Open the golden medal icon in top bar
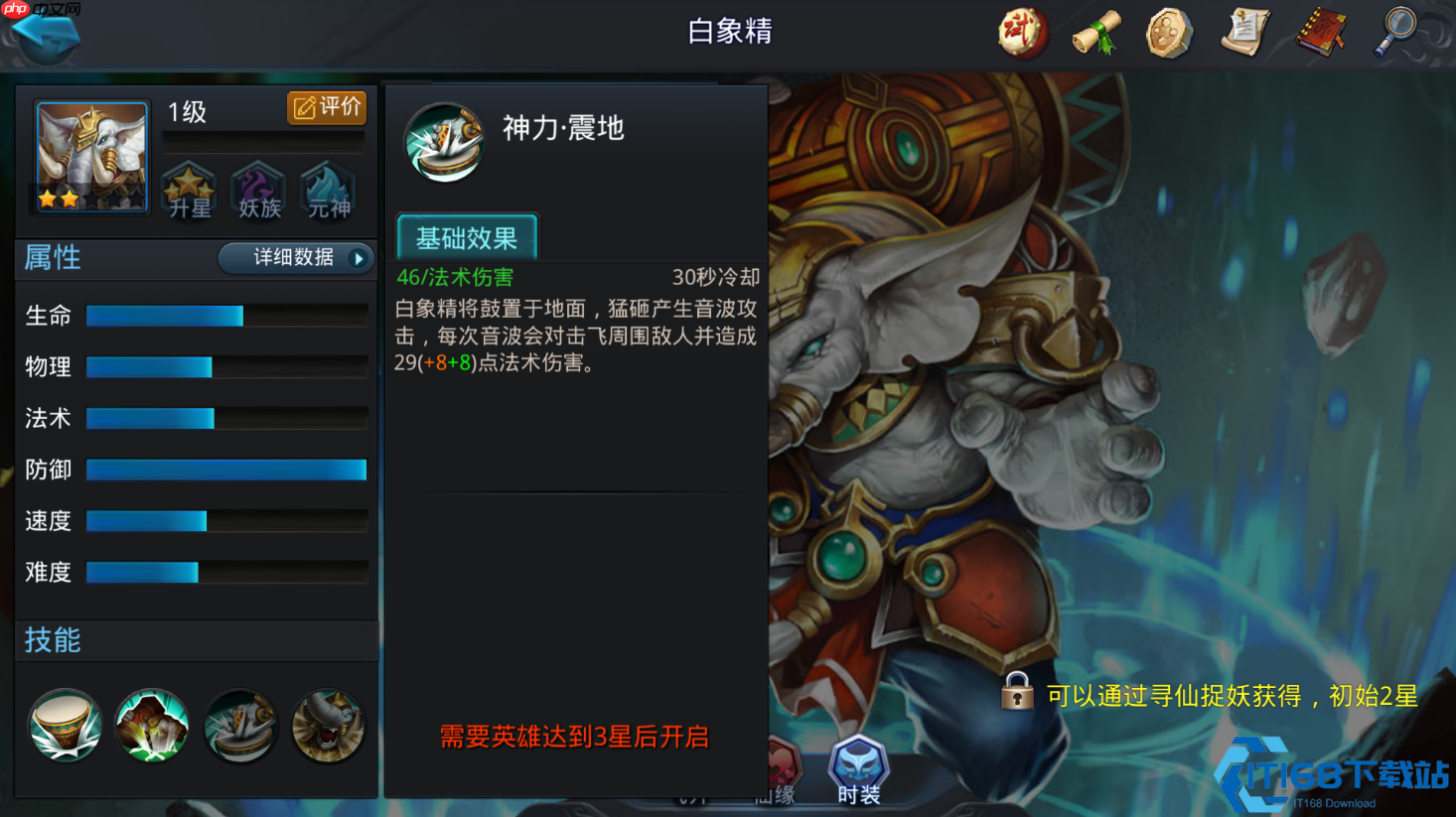The image size is (1456, 817). click(x=1169, y=31)
